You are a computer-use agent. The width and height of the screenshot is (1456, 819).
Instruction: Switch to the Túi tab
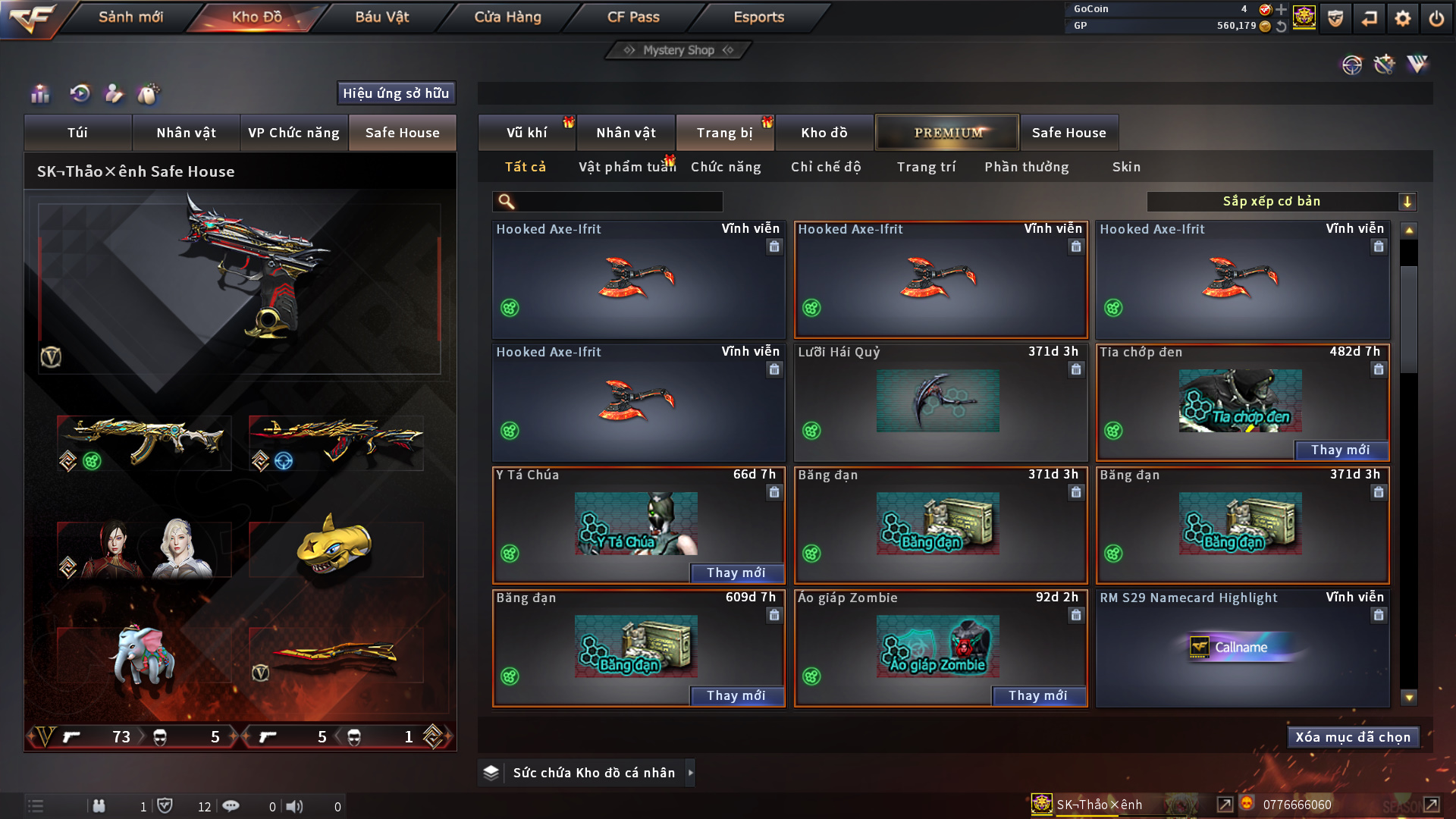pyautogui.click(x=77, y=133)
